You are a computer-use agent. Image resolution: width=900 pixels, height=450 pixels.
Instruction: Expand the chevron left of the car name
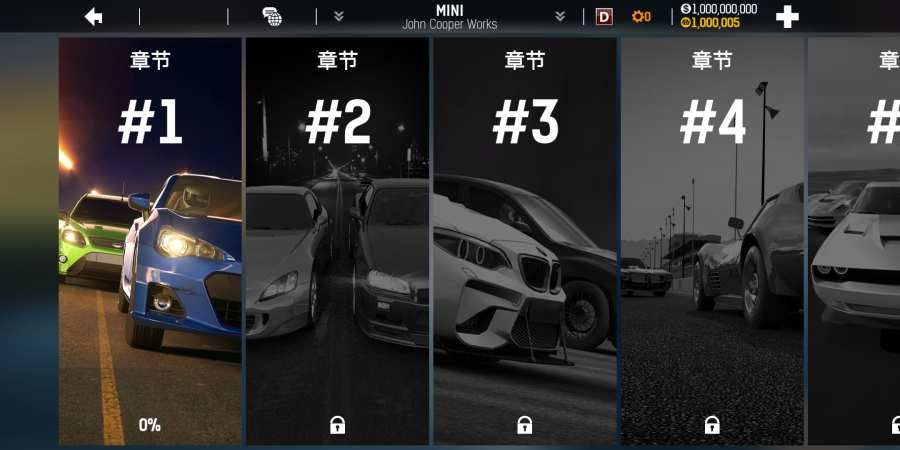[339, 16]
